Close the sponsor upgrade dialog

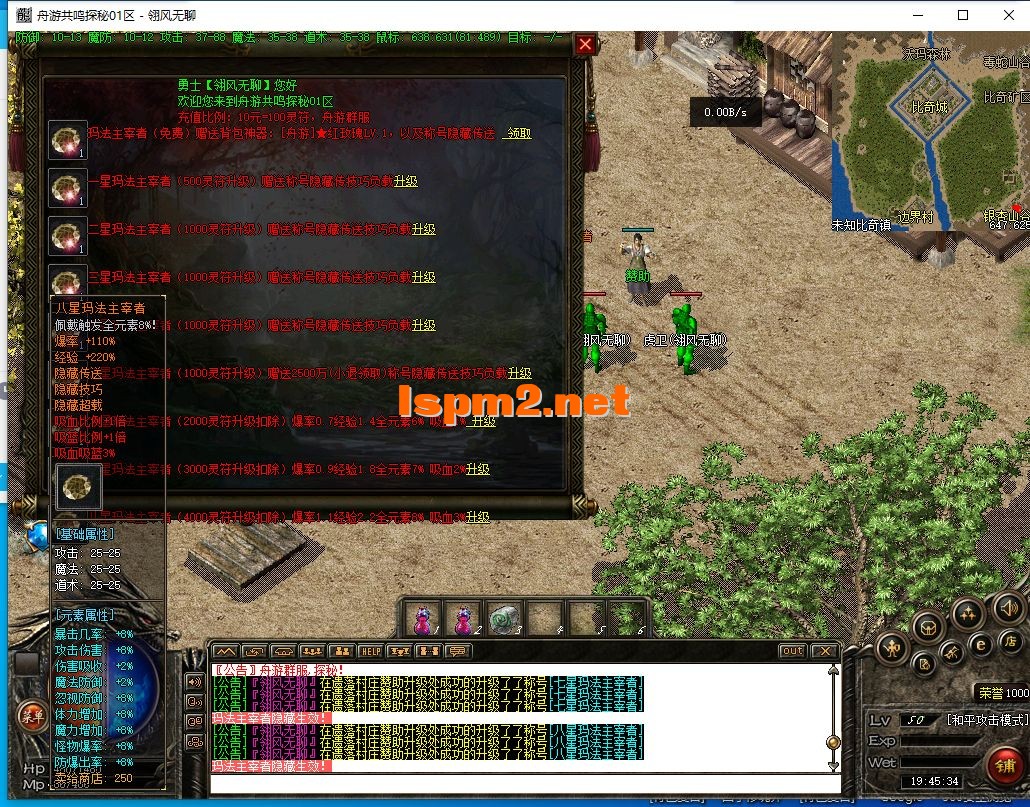(x=586, y=44)
